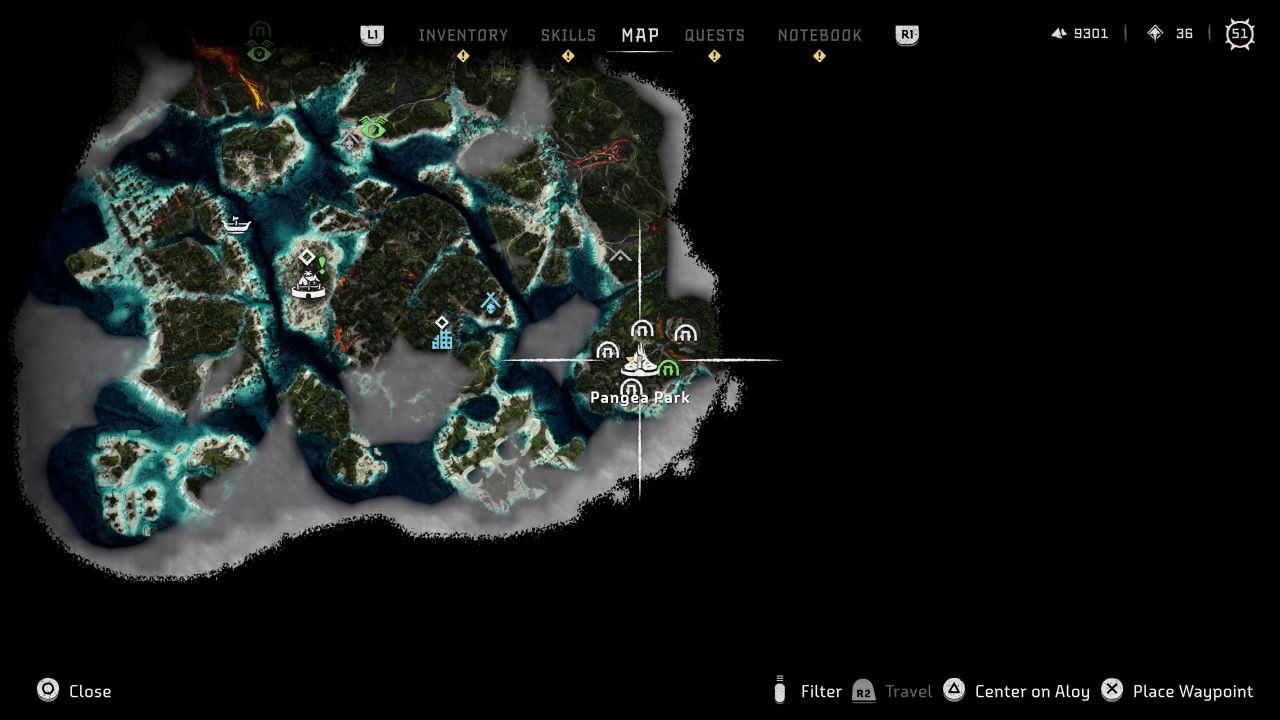Select the blue crossed-skull camp marker
Image resolution: width=1280 pixels, height=720 pixels.
point(490,302)
